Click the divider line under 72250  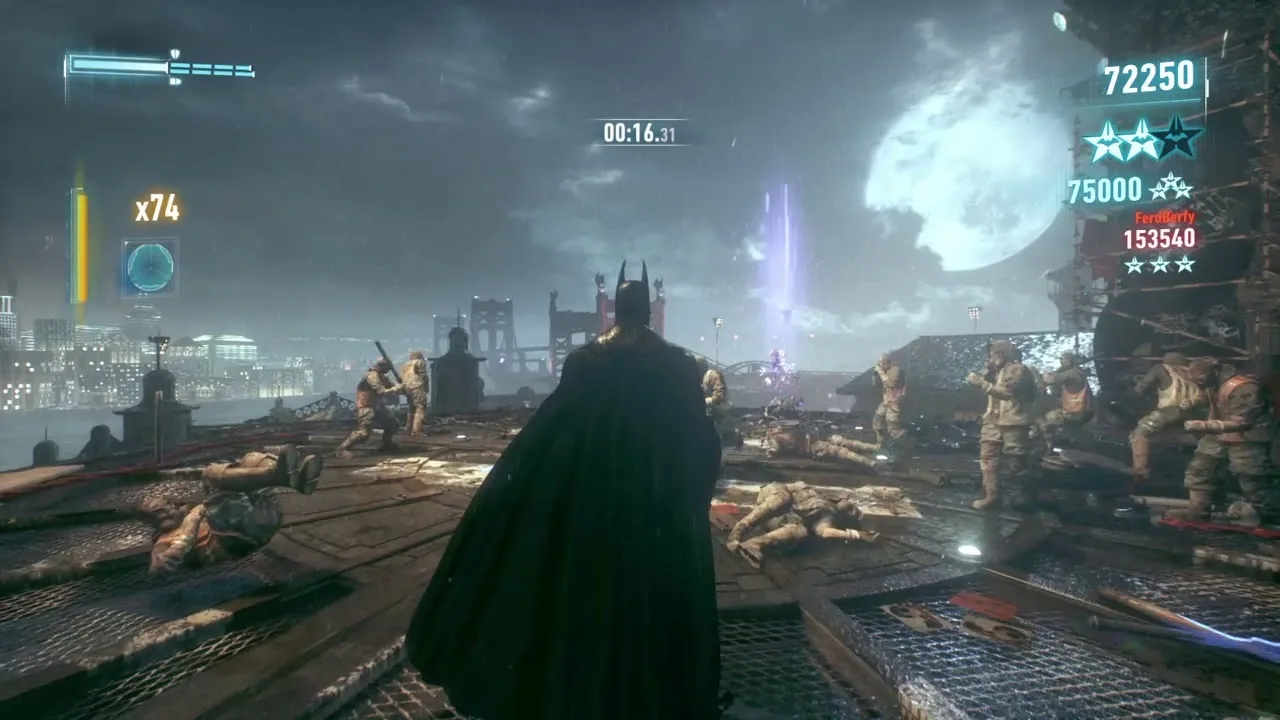click(x=1150, y=101)
